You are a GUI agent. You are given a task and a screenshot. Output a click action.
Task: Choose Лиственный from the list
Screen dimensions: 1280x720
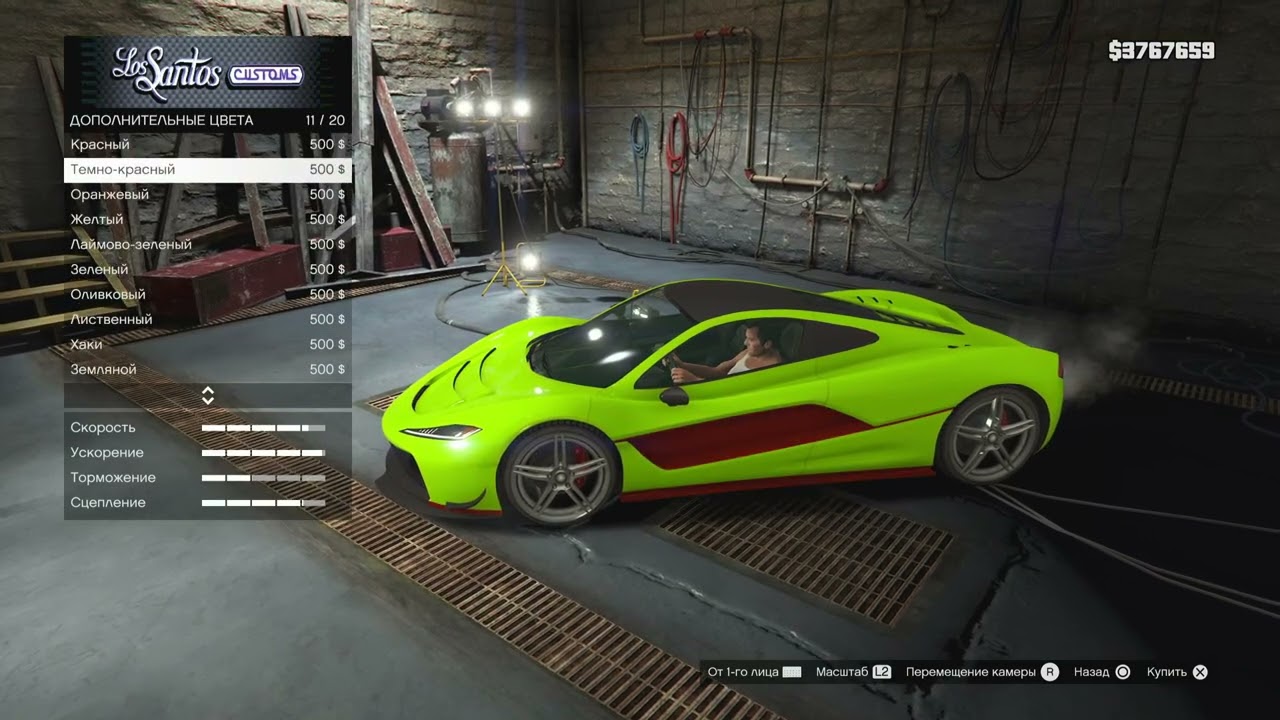pyautogui.click(x=207, y=320)
